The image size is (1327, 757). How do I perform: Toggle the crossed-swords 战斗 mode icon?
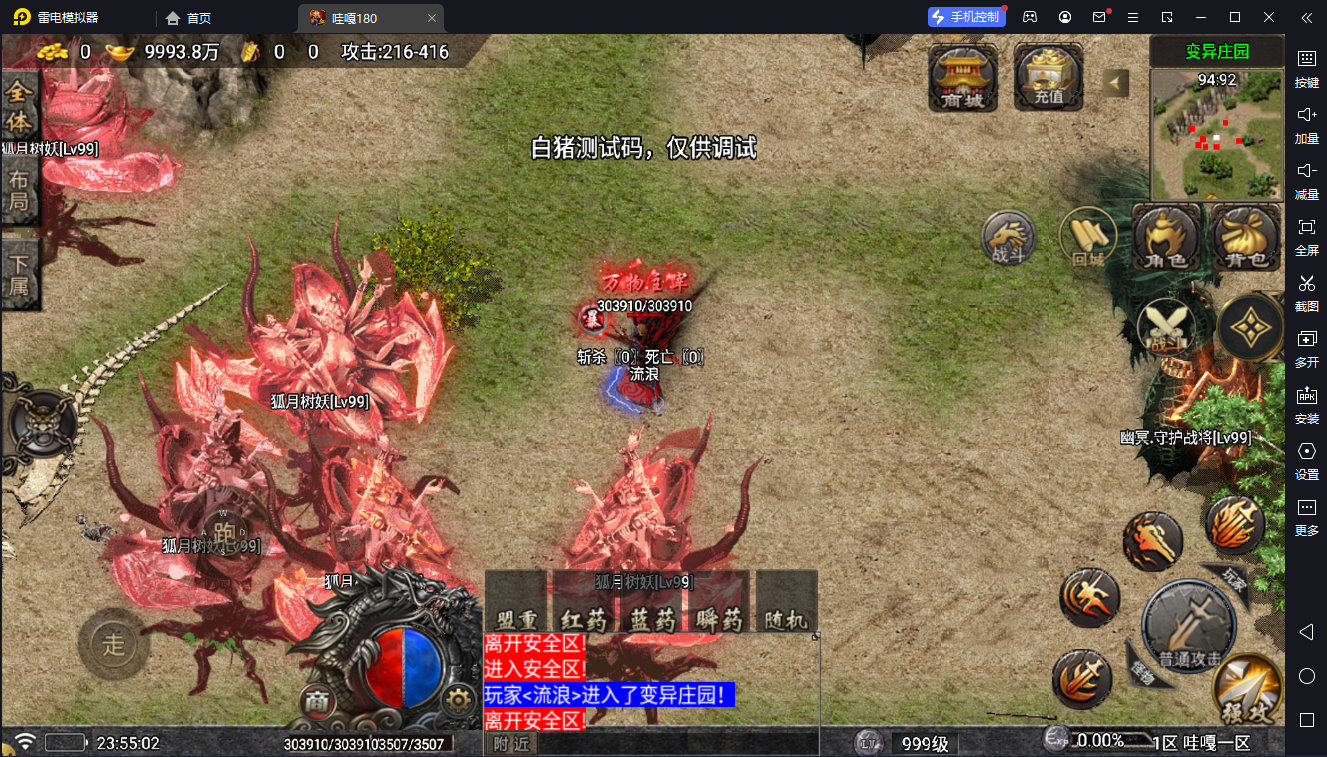[x=1166, y=327]
